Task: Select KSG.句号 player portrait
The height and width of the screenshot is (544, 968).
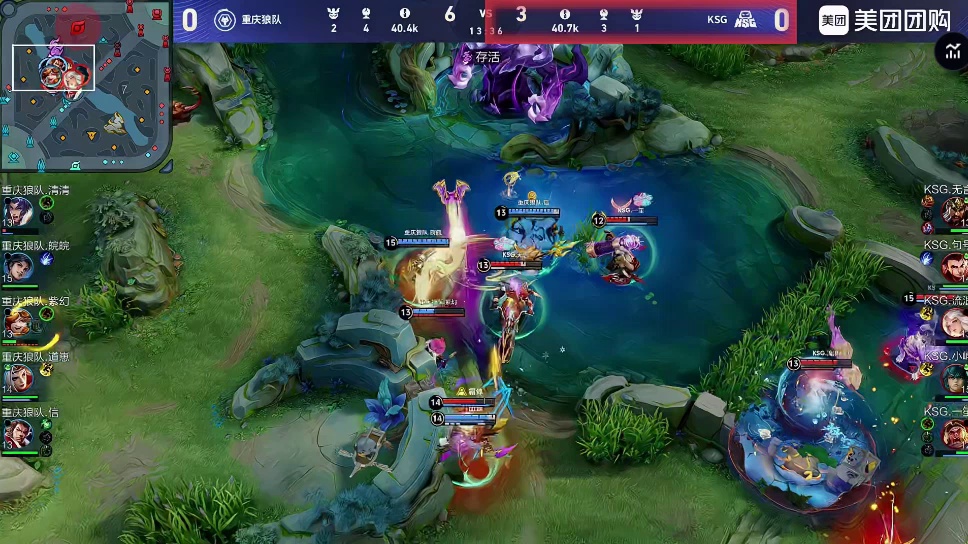Action: (952, 266)
